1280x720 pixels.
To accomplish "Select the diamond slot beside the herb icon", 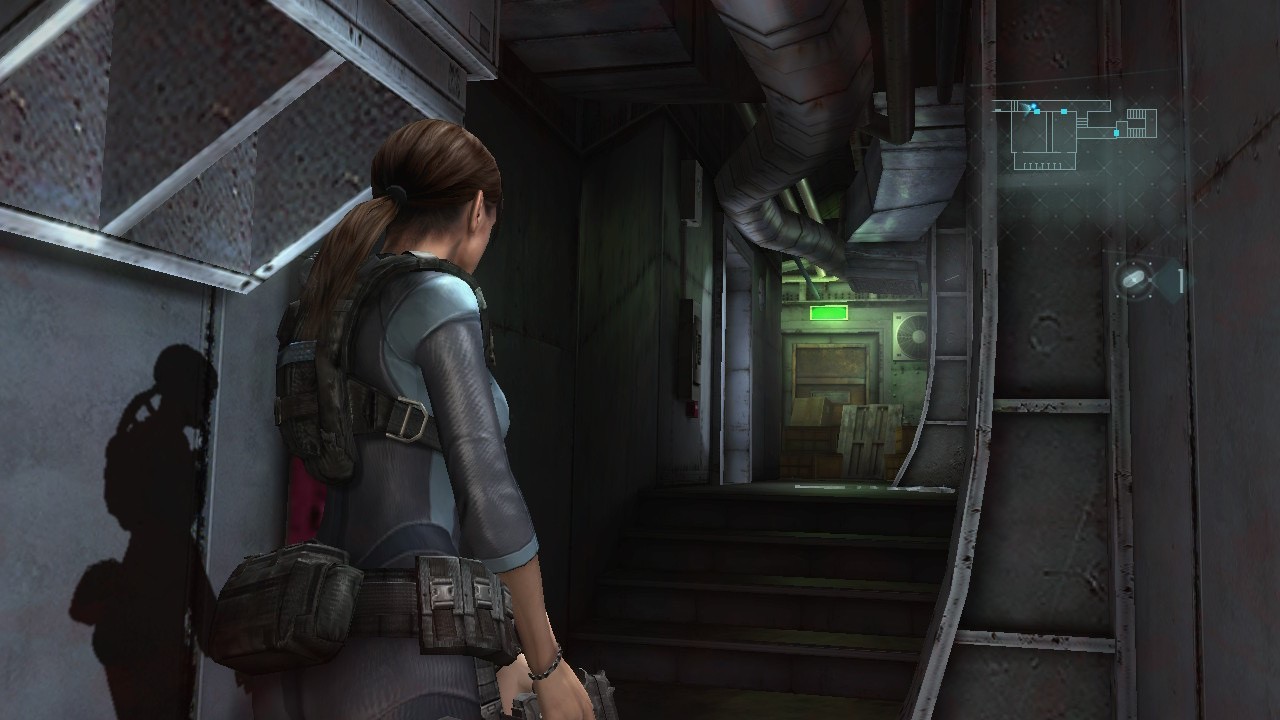I will click(1168, 279).
